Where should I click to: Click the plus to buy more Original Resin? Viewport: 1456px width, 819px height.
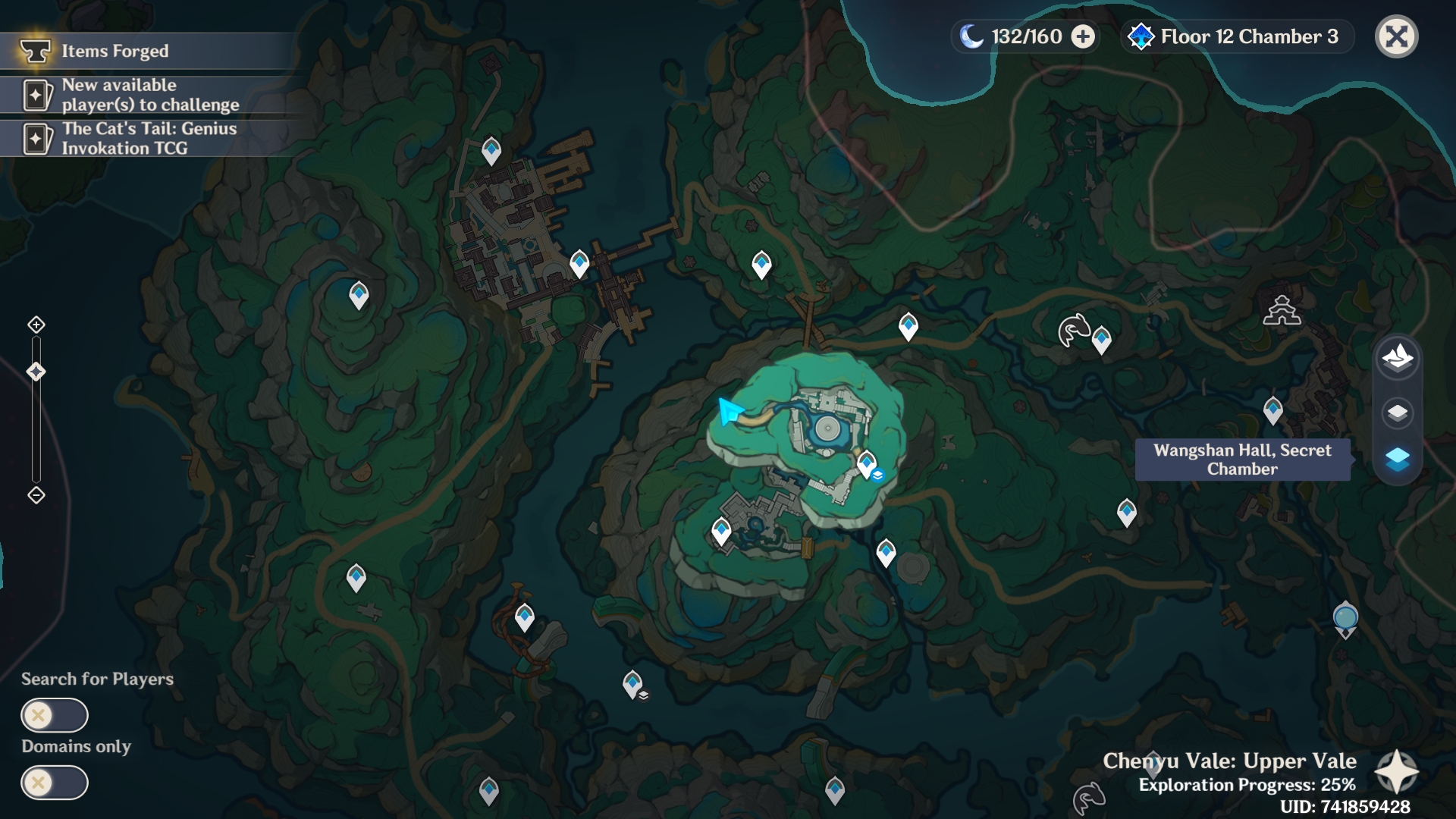coord(1082,35)
